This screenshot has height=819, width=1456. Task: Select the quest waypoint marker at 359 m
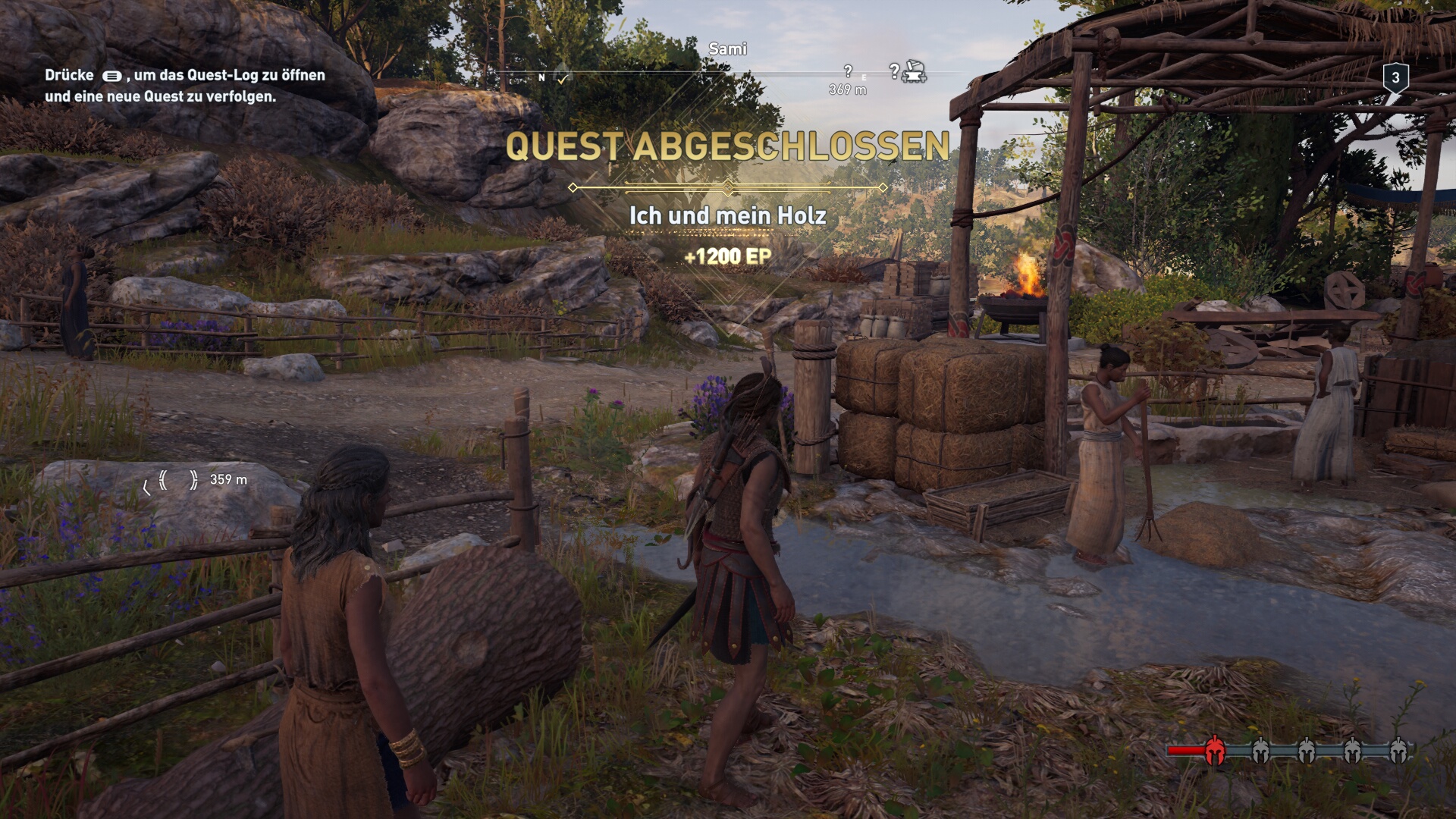tap(177, 480)
